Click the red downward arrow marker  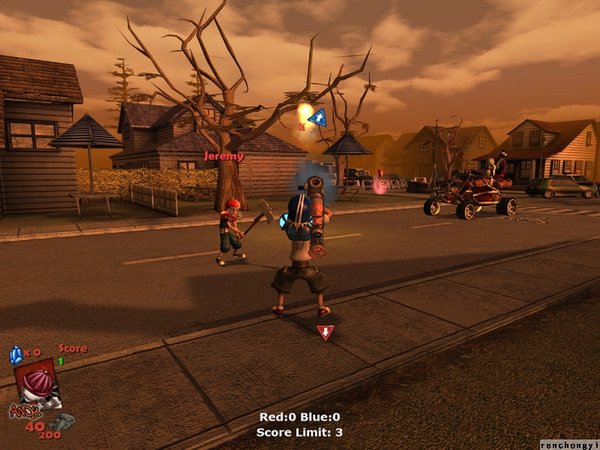[324, 332]
